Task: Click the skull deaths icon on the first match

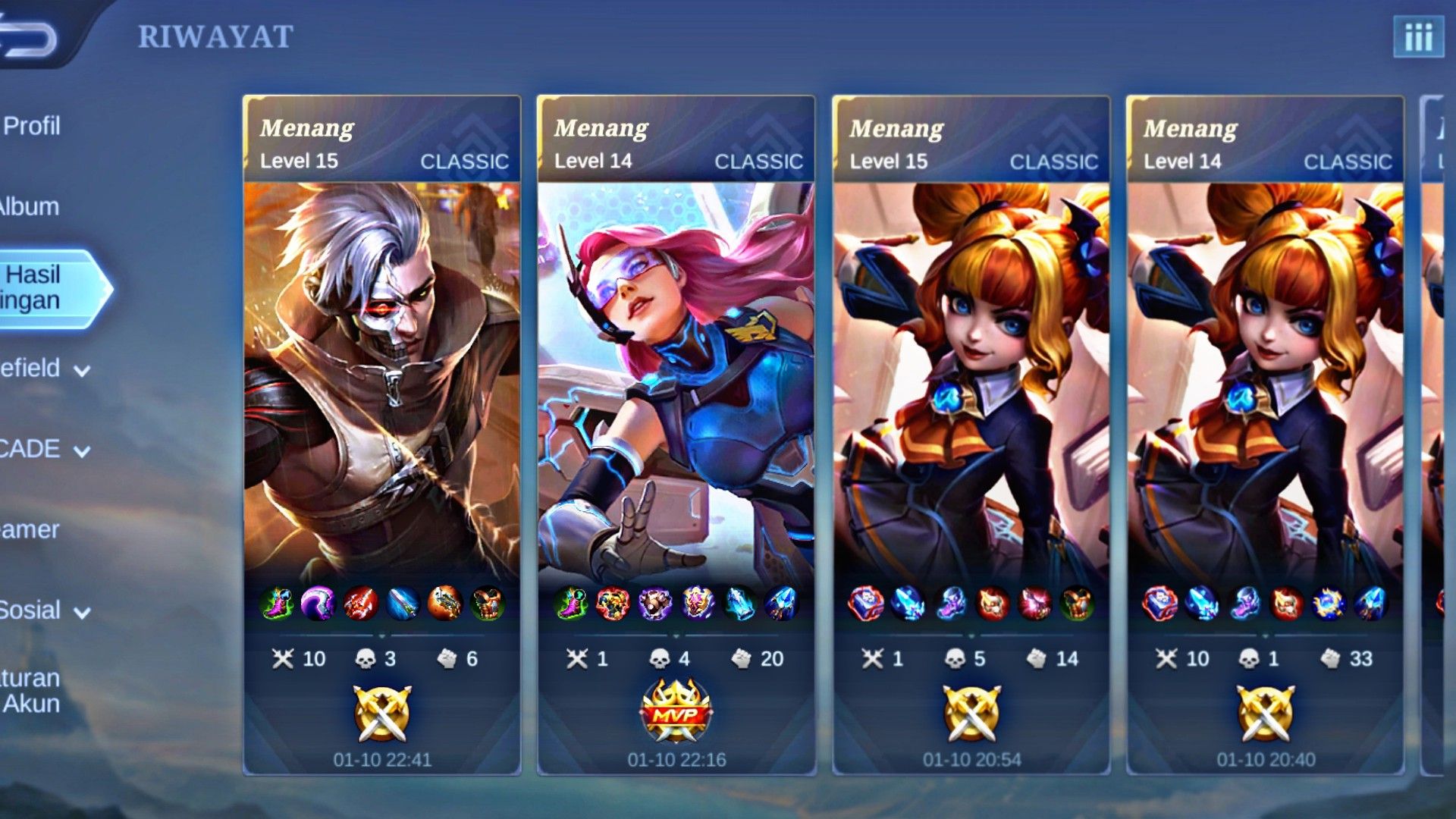Action: click(366, 659)
